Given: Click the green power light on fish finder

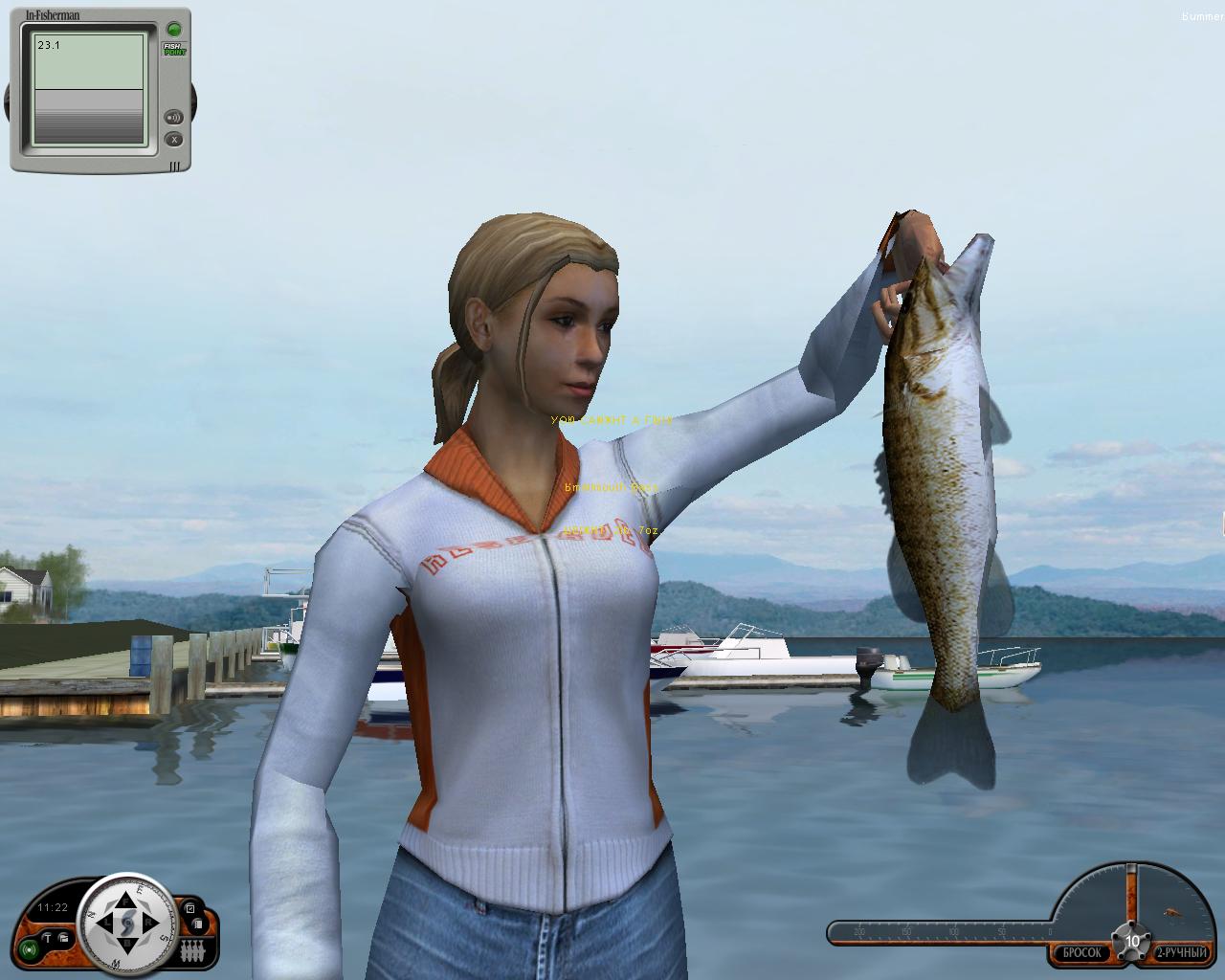Looking at the screenshot, I should click(173, 29).
